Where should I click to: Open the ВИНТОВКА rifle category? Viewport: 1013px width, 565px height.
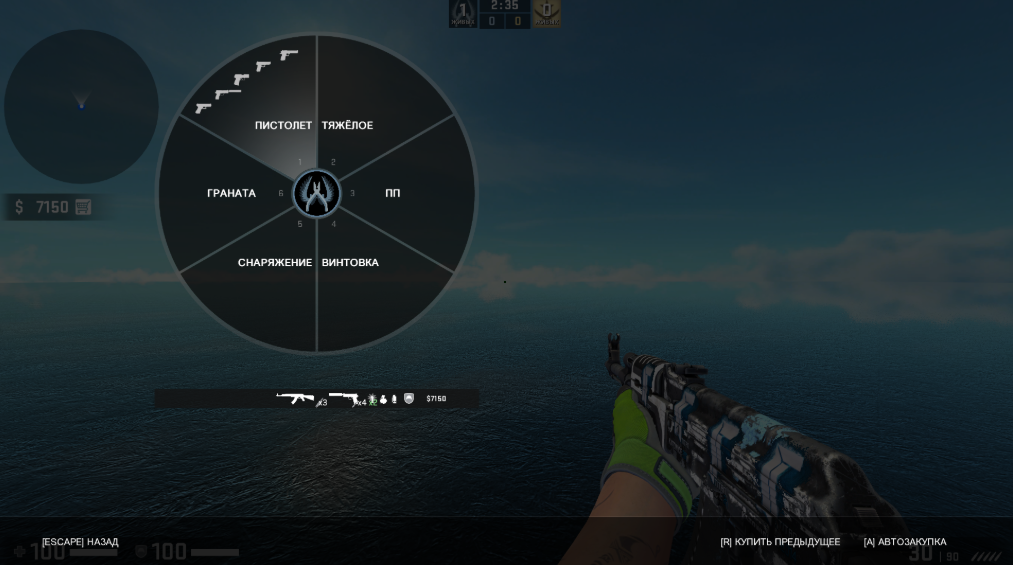(x=350, y=263)
